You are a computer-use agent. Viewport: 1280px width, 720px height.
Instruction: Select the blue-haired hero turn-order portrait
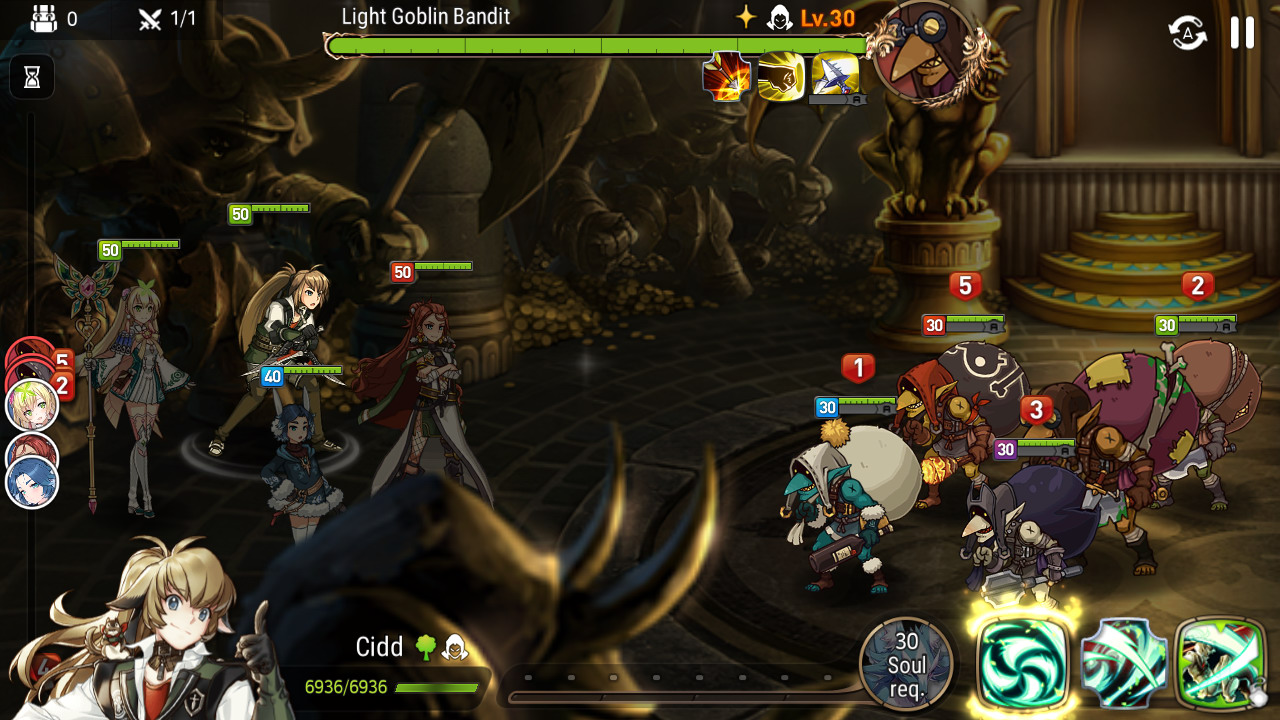point(32,483)
